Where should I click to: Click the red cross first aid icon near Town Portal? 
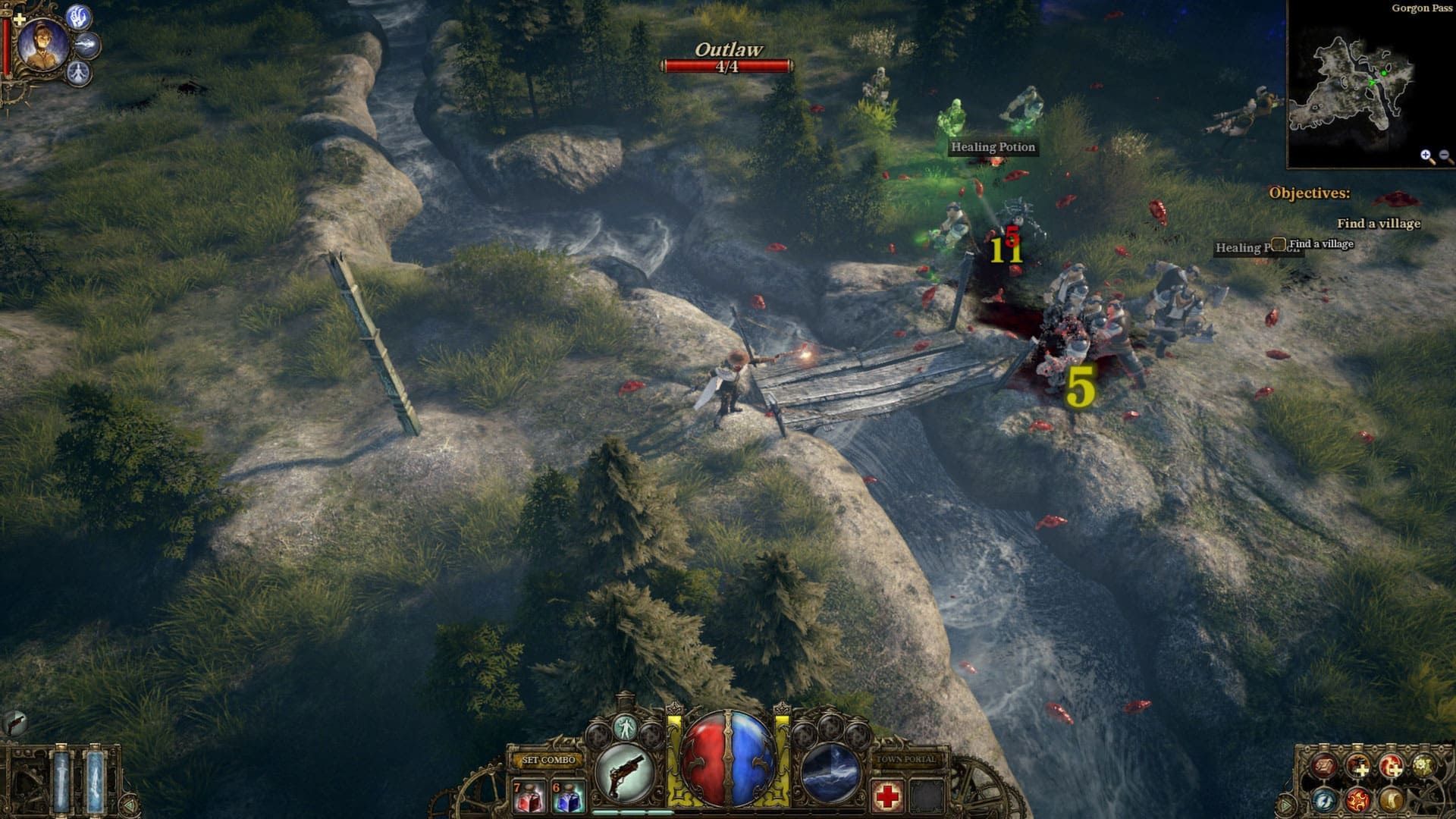click(889, 797)
